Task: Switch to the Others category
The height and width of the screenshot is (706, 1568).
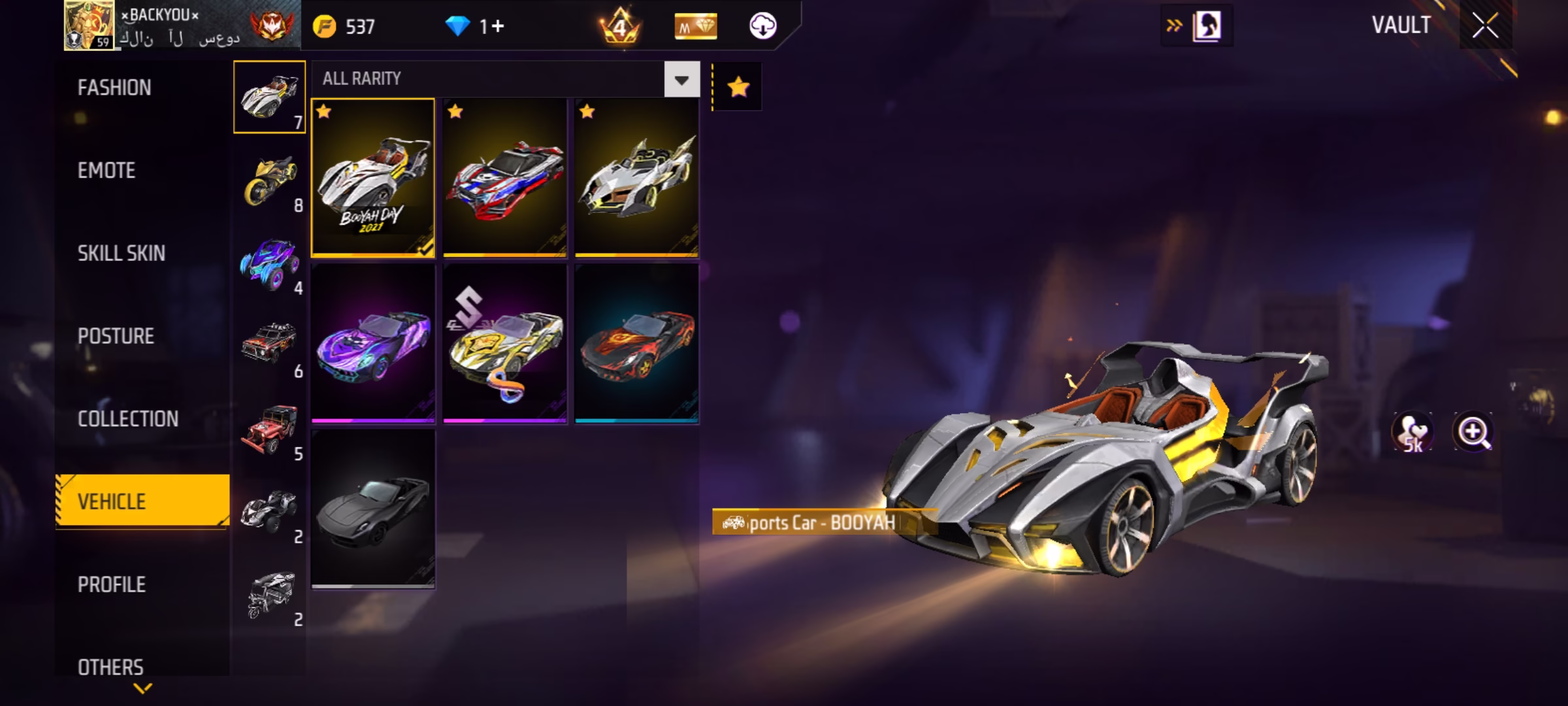Action: point(110,667)
